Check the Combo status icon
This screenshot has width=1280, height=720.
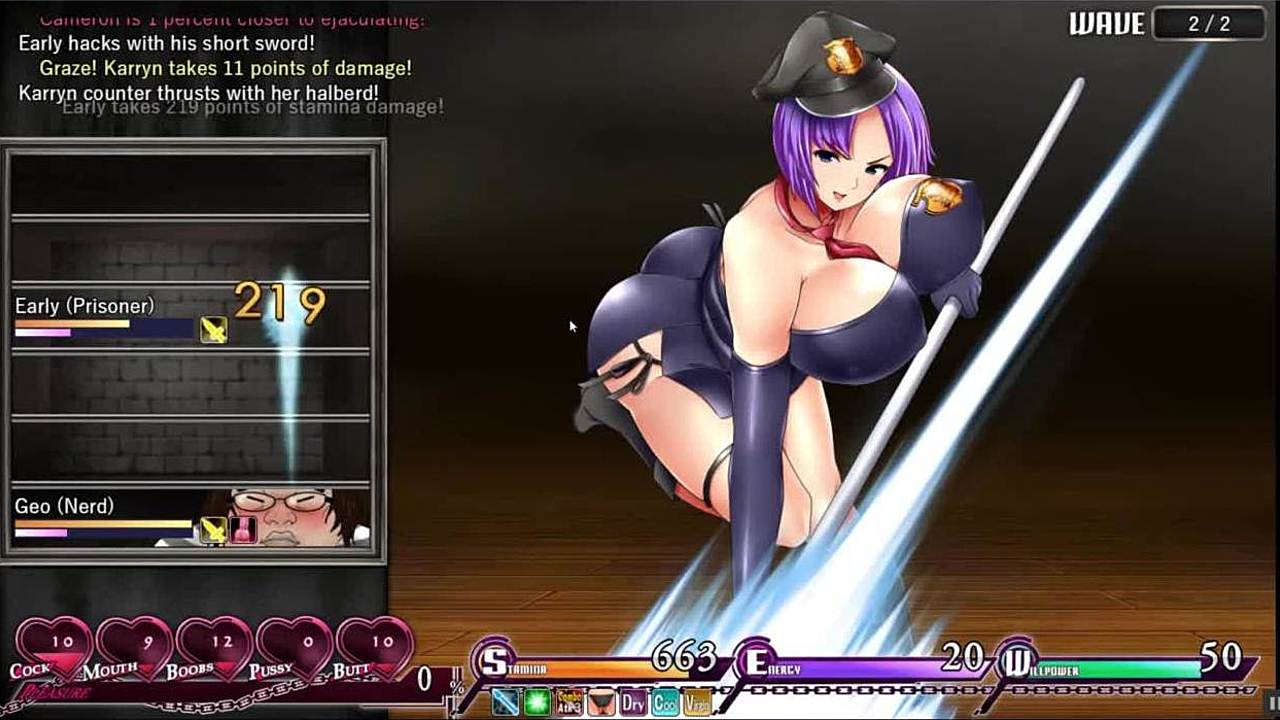pyautogui.click(x=570, y=702)
